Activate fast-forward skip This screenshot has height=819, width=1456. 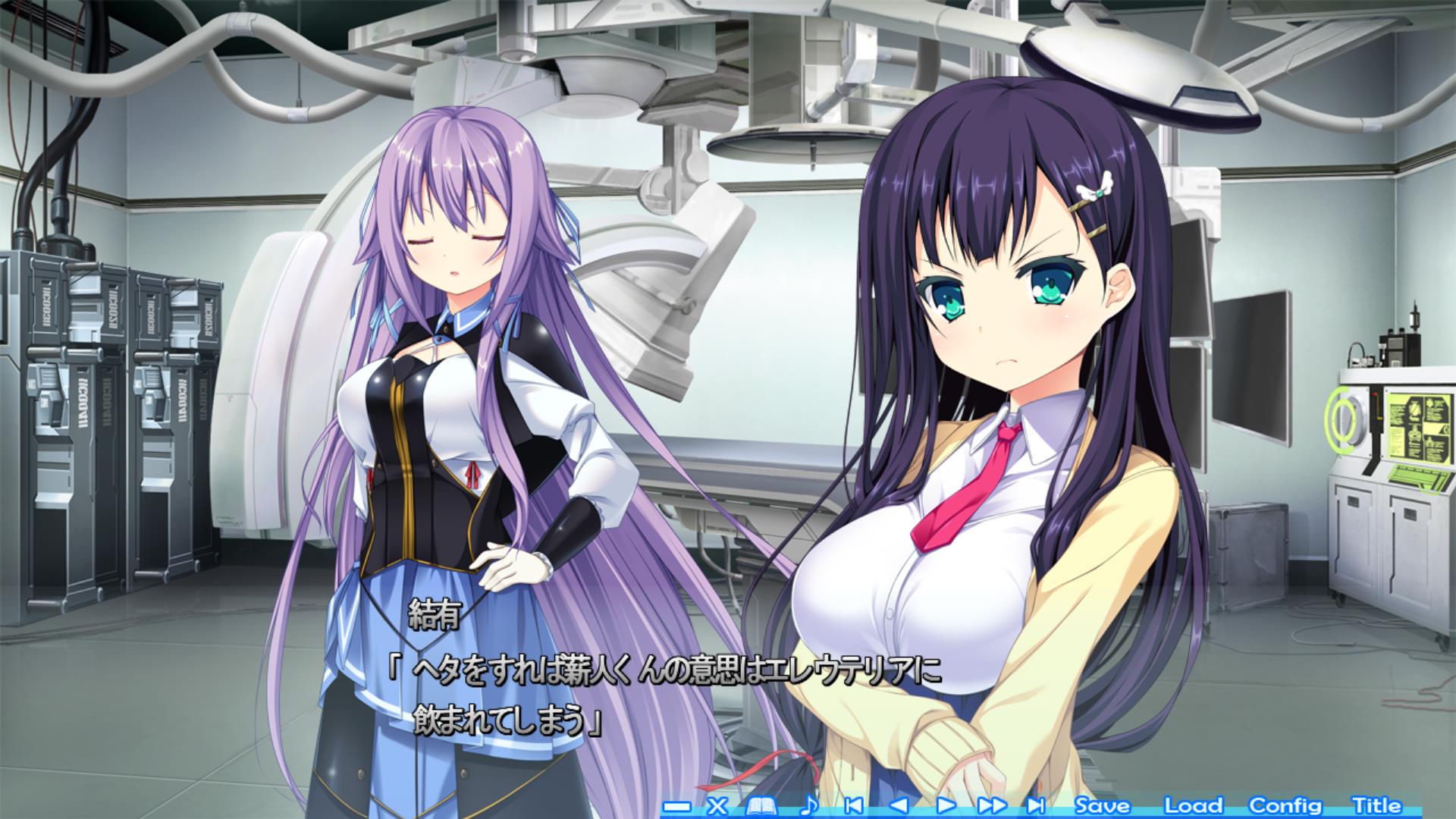point(992,805)
